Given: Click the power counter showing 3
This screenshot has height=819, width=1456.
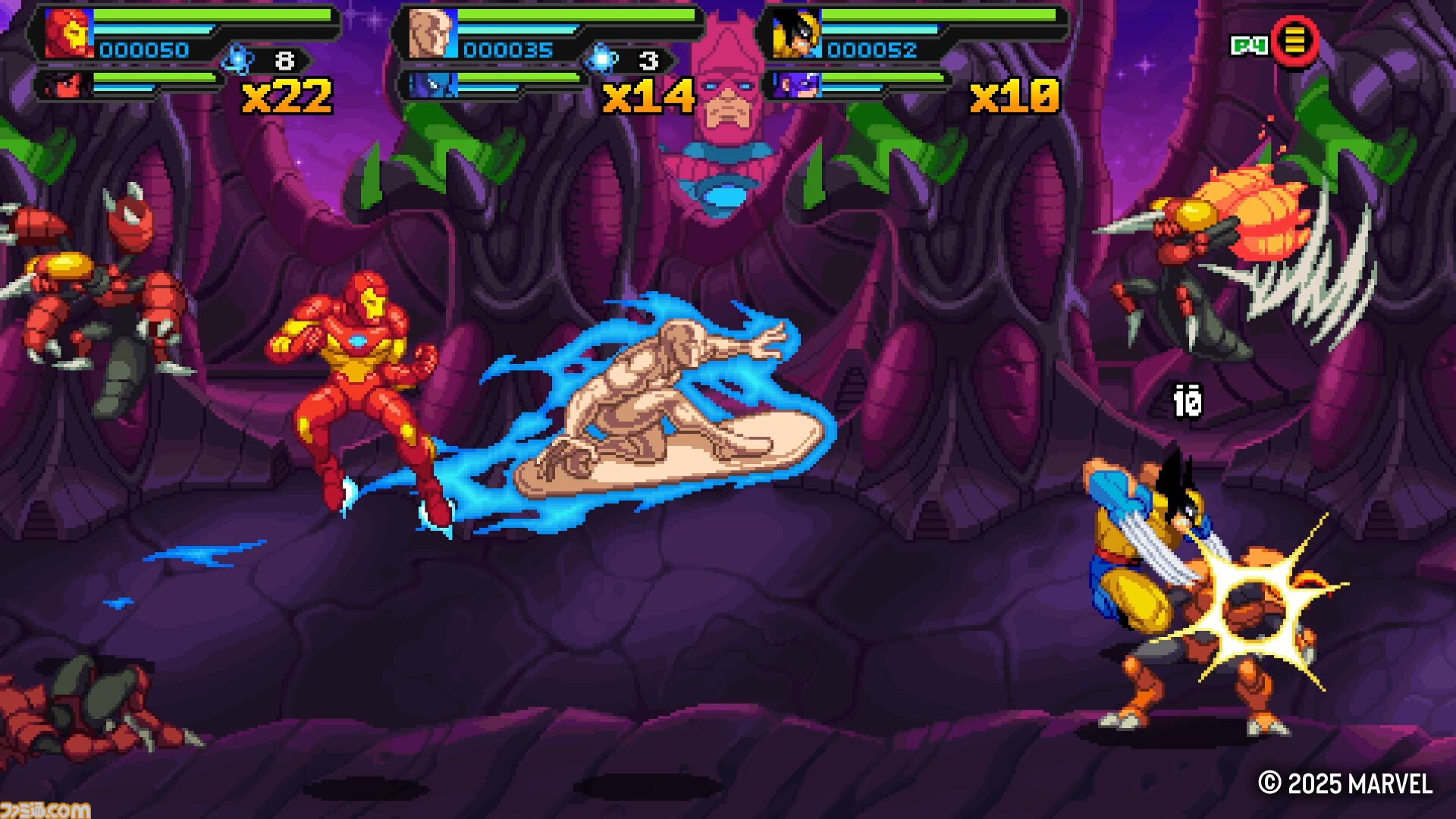Looking at the screenshot, I should (649, 58).
